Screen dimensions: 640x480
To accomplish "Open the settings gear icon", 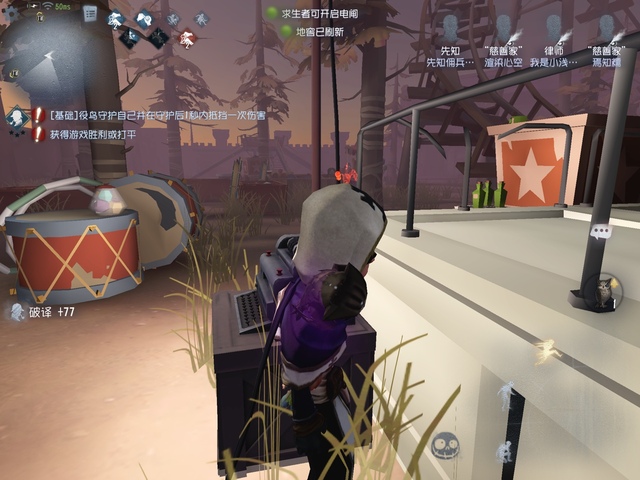I will click(12, 11).
